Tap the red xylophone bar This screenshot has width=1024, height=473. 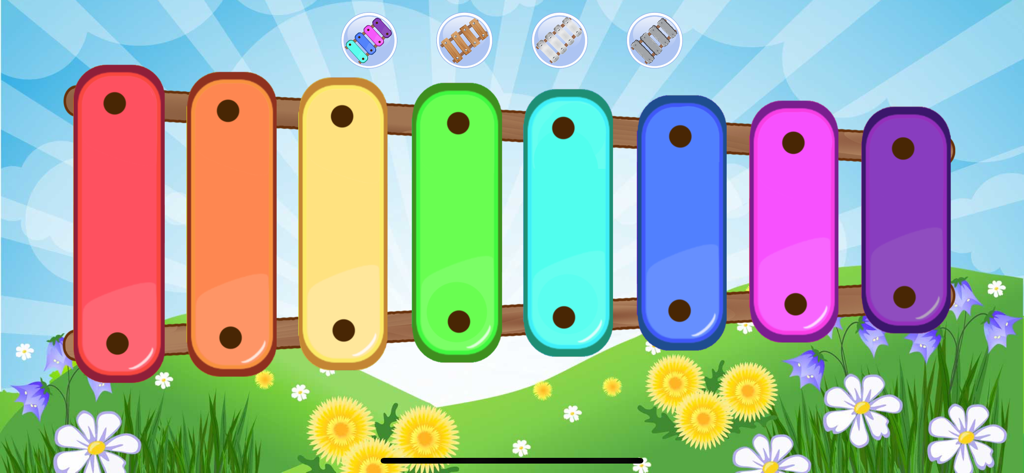pyautogui.click(x=118, y=222)
